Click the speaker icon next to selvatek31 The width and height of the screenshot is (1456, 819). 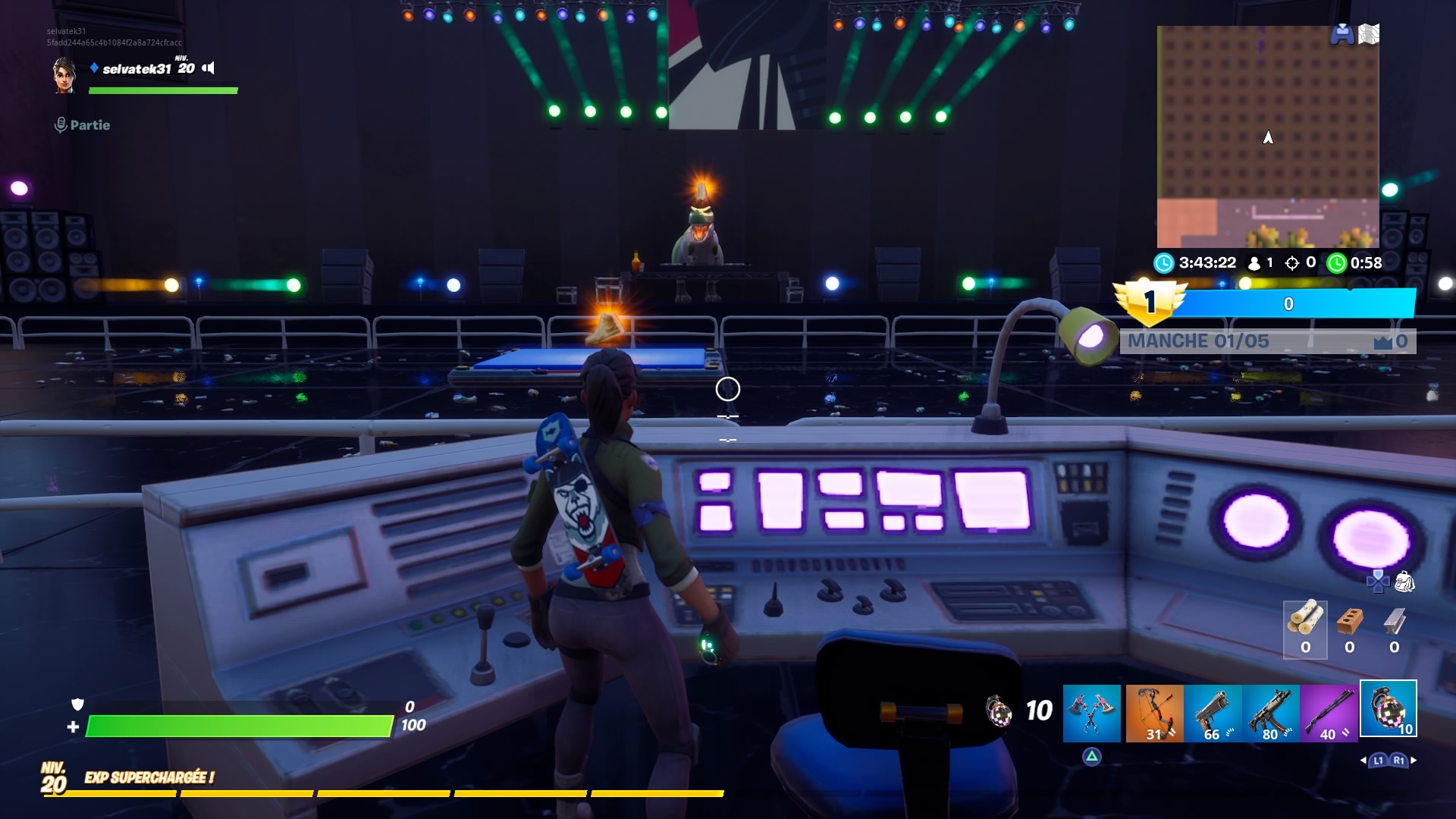[209, 68]
